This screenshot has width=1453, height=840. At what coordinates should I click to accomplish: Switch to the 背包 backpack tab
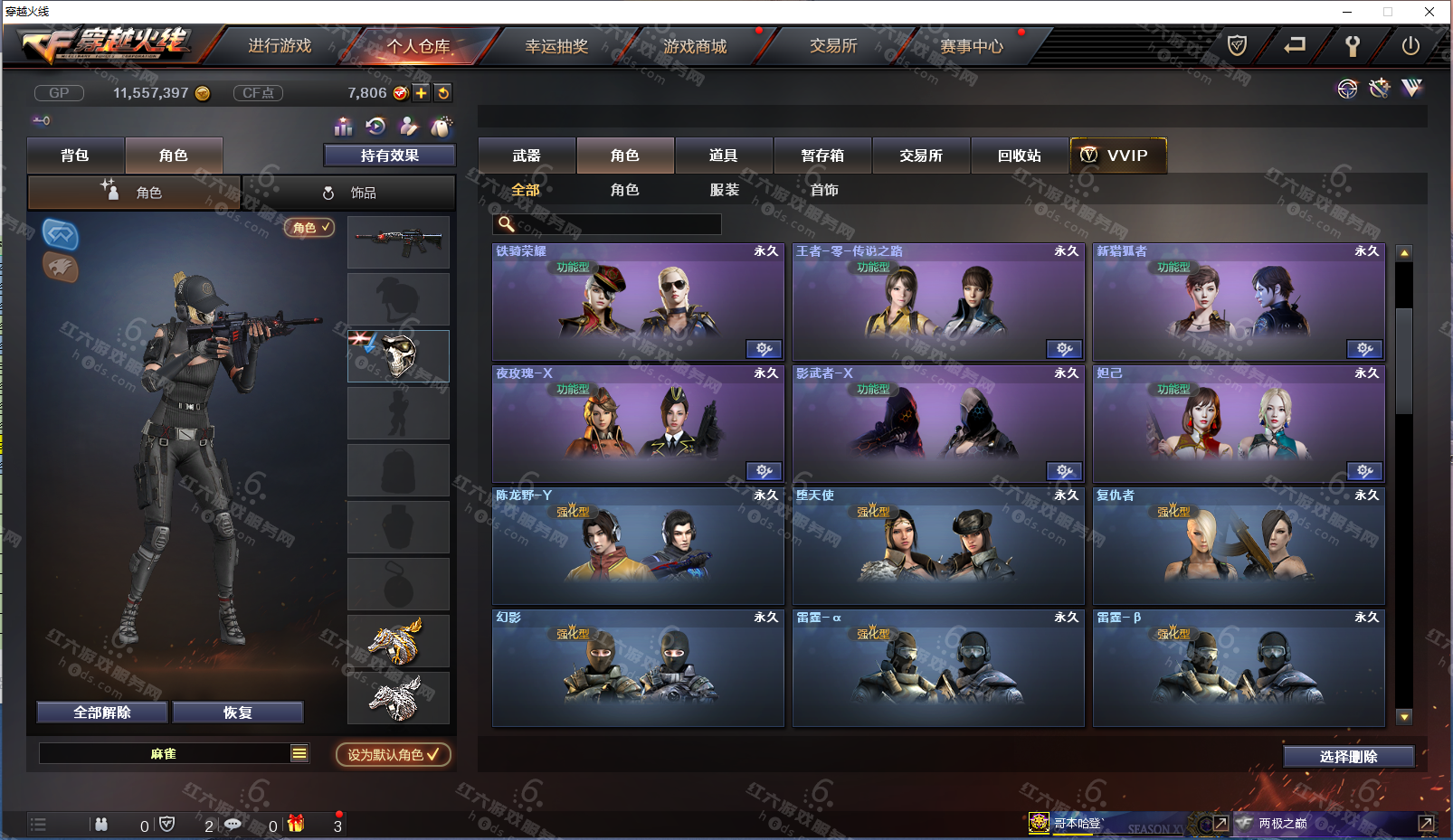[75, 156]
